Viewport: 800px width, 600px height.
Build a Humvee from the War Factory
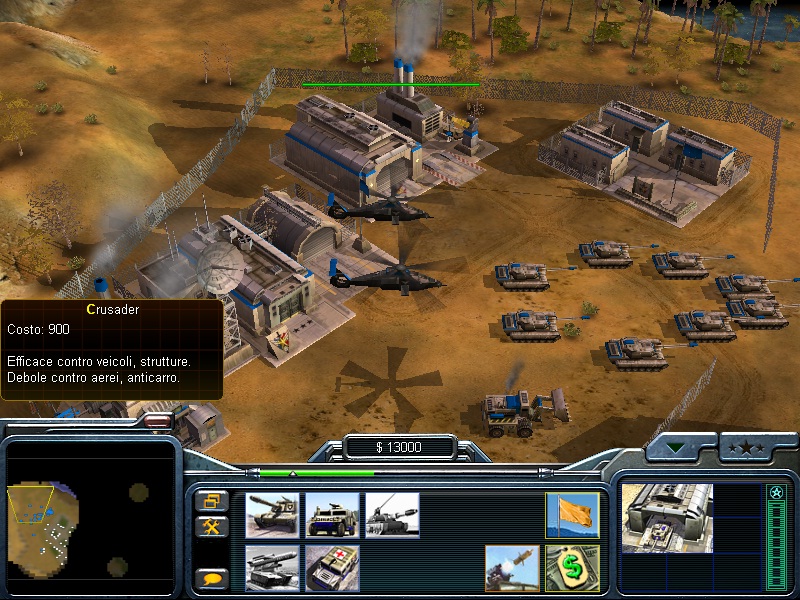332,516
